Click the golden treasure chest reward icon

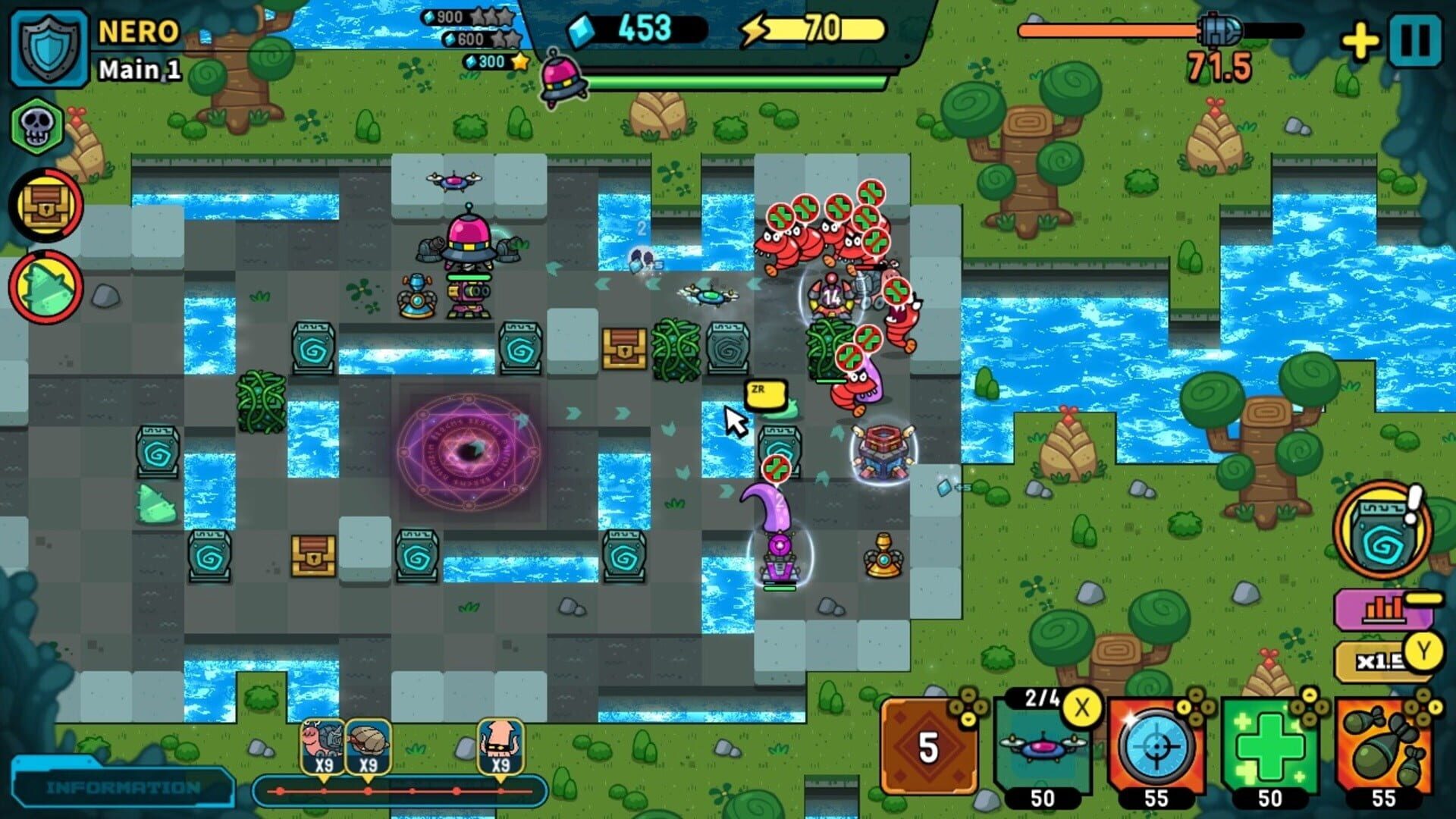tap(45, 202)
